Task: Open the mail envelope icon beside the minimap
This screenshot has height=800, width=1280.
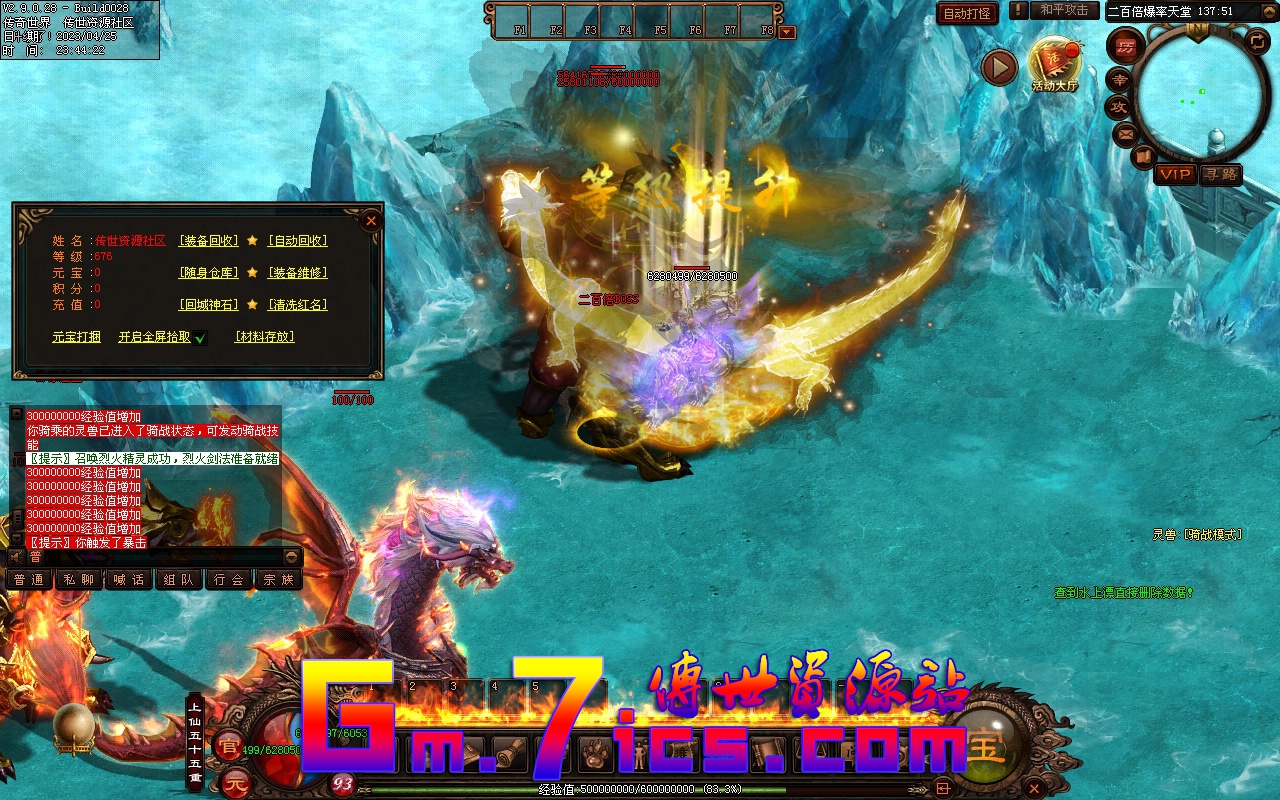Action: tap(1125, 133)
